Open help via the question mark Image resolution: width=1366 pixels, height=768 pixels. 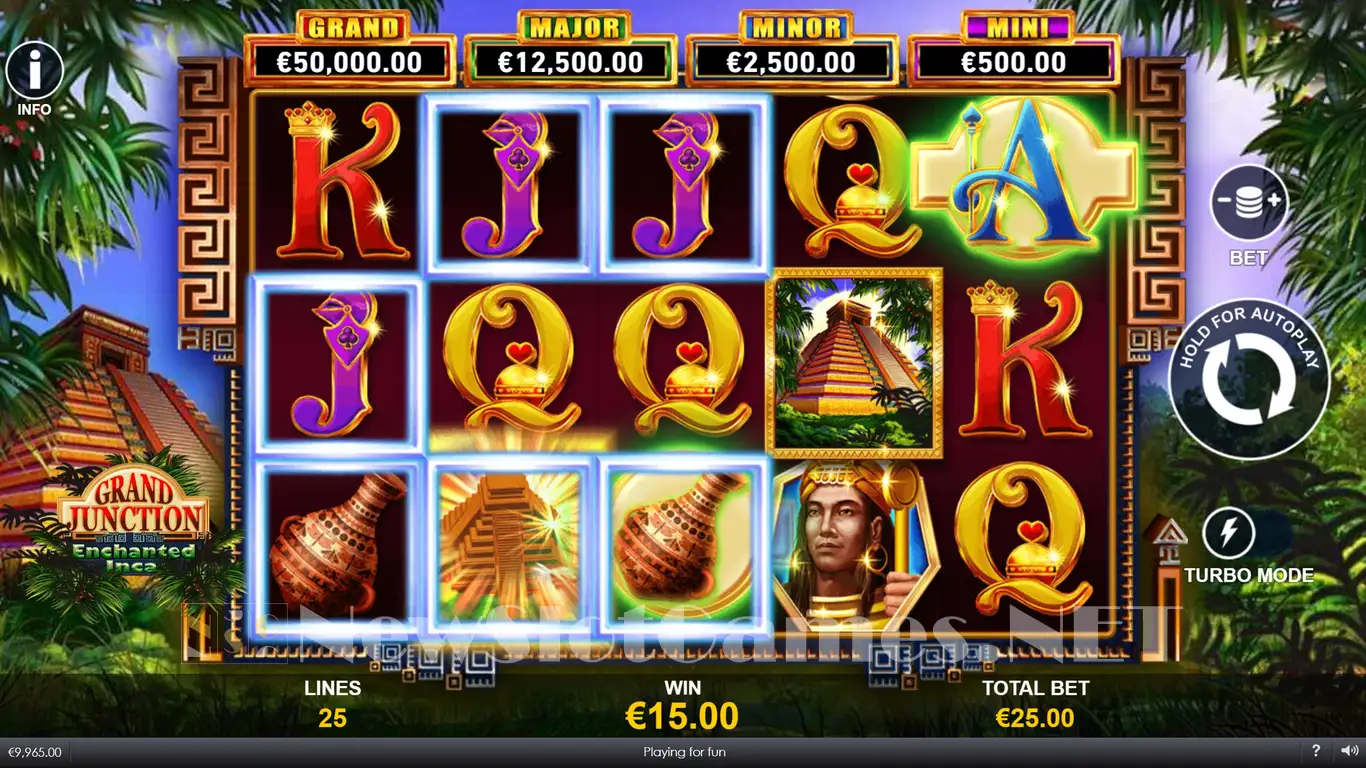pos(1315,751)
